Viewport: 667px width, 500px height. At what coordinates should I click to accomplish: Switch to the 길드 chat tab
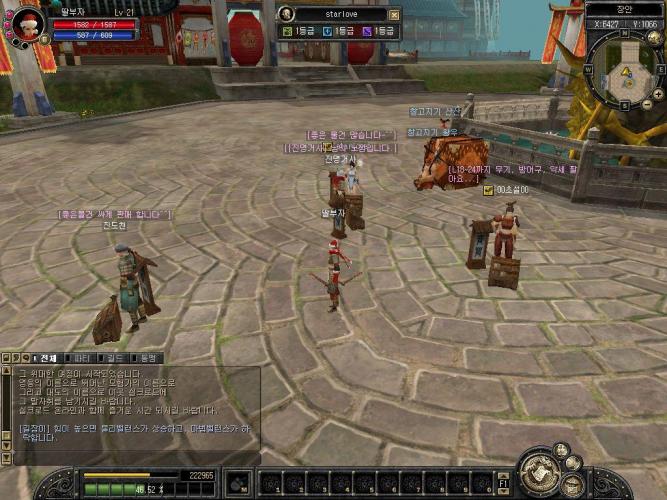click(116, 357)
